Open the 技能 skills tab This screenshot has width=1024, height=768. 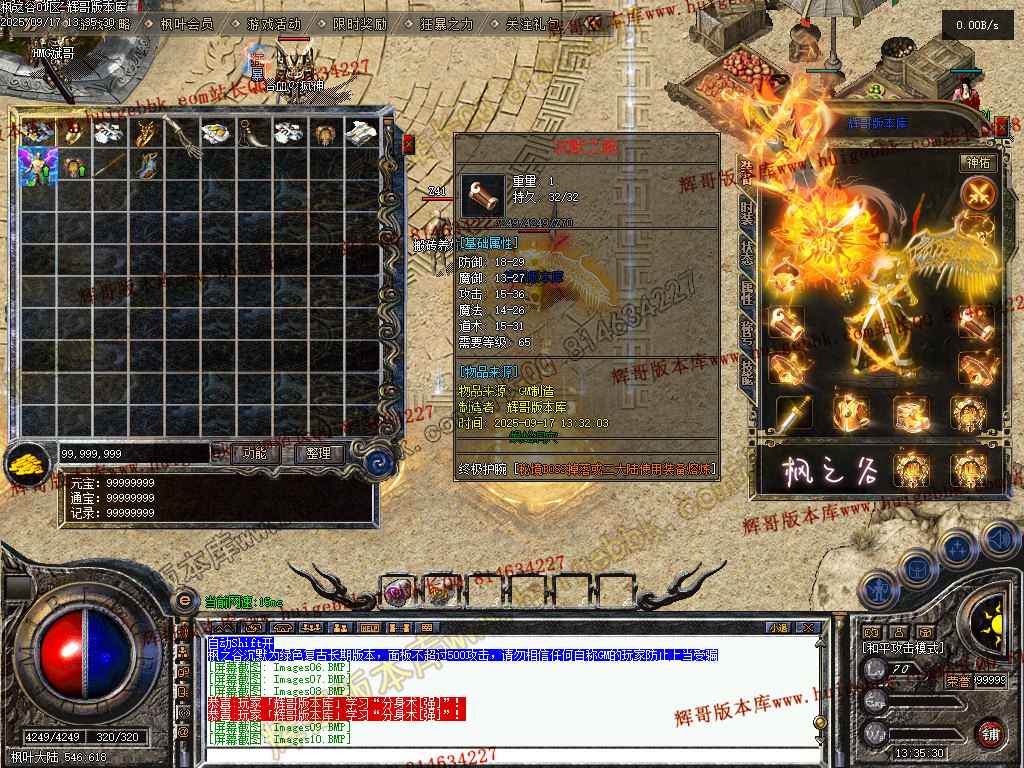[x=747, y=372]
